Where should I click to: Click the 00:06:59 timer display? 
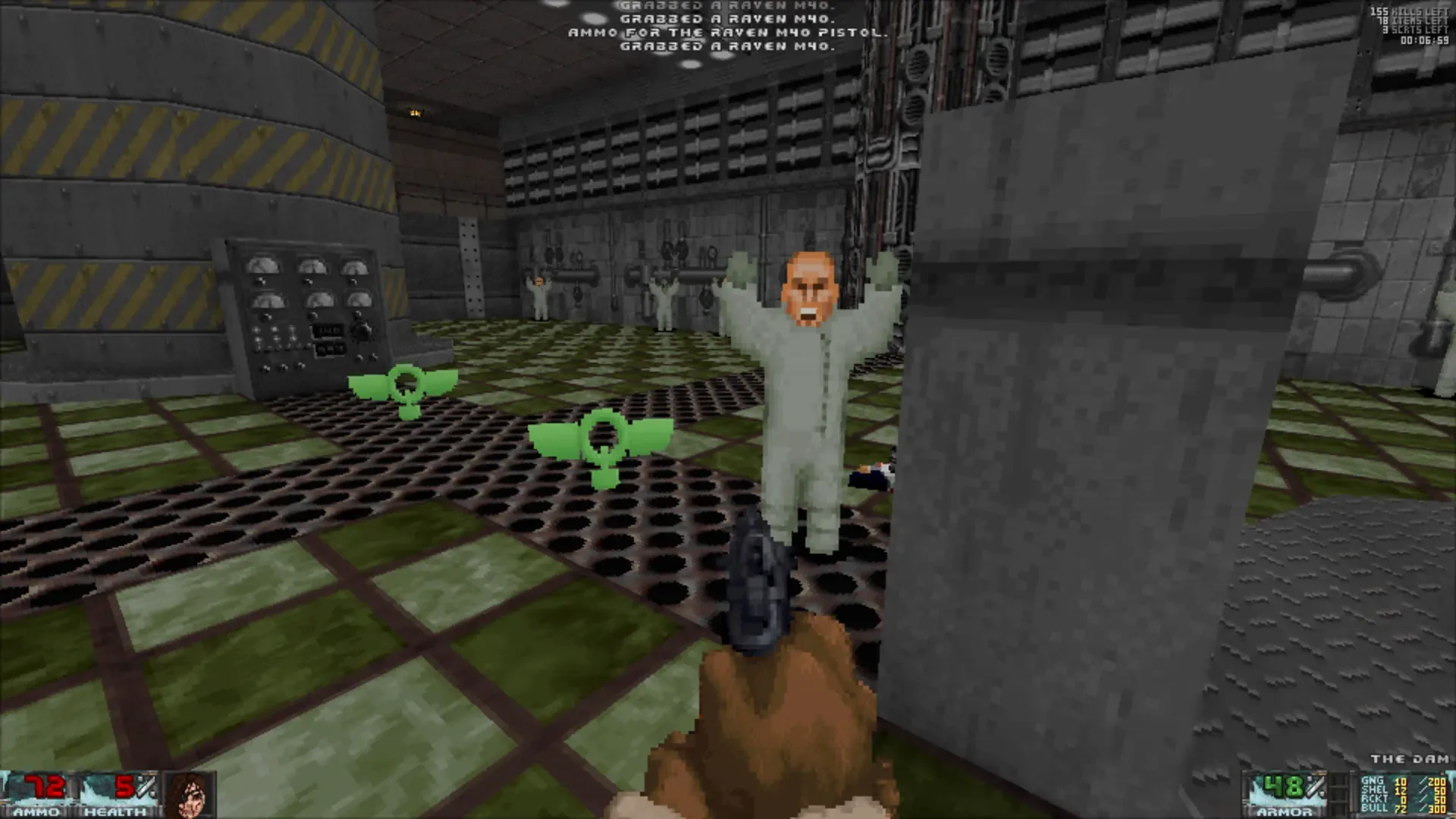coord(1426,39)
